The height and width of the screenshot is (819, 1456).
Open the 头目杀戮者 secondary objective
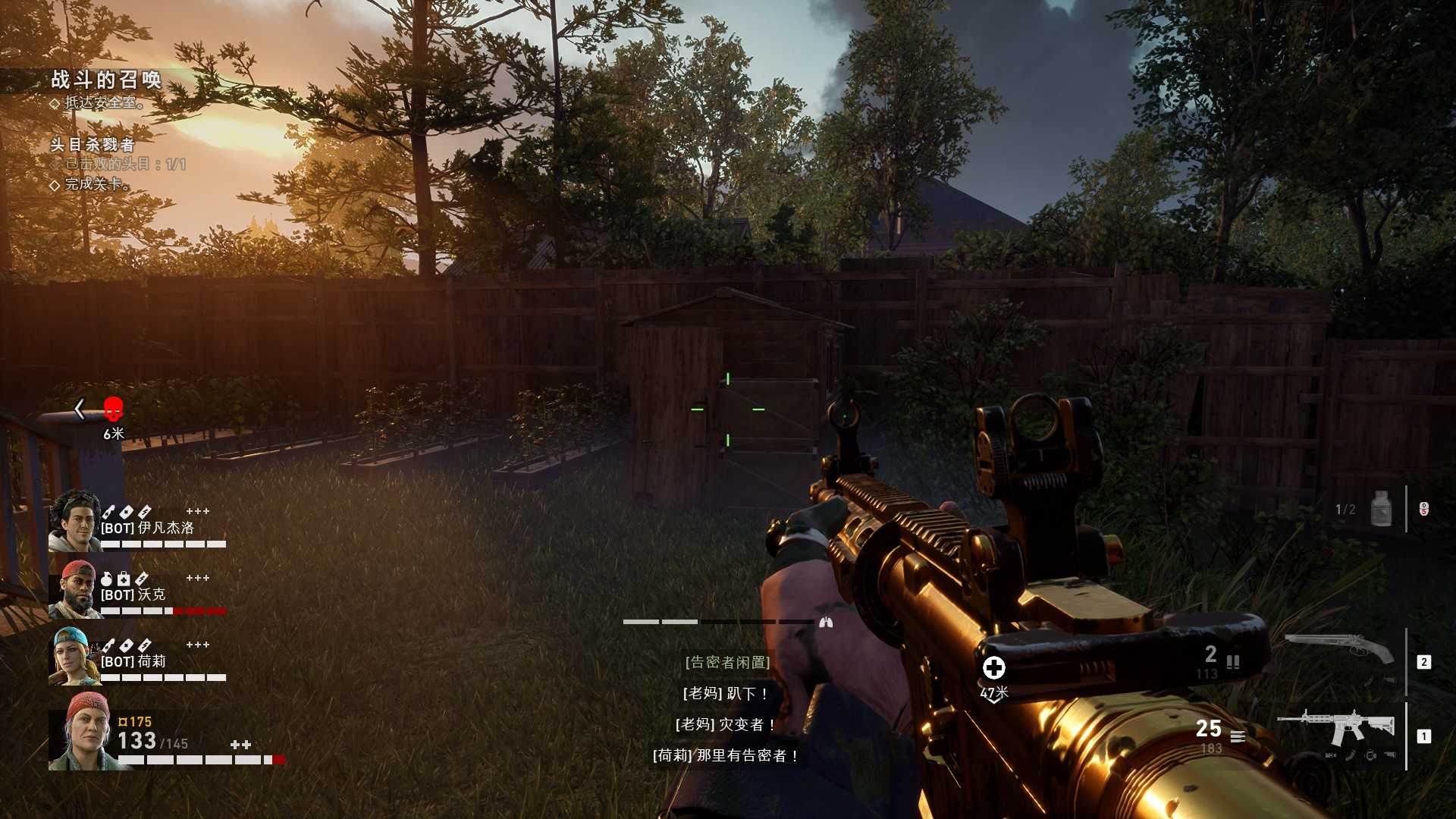pos(93,144)
